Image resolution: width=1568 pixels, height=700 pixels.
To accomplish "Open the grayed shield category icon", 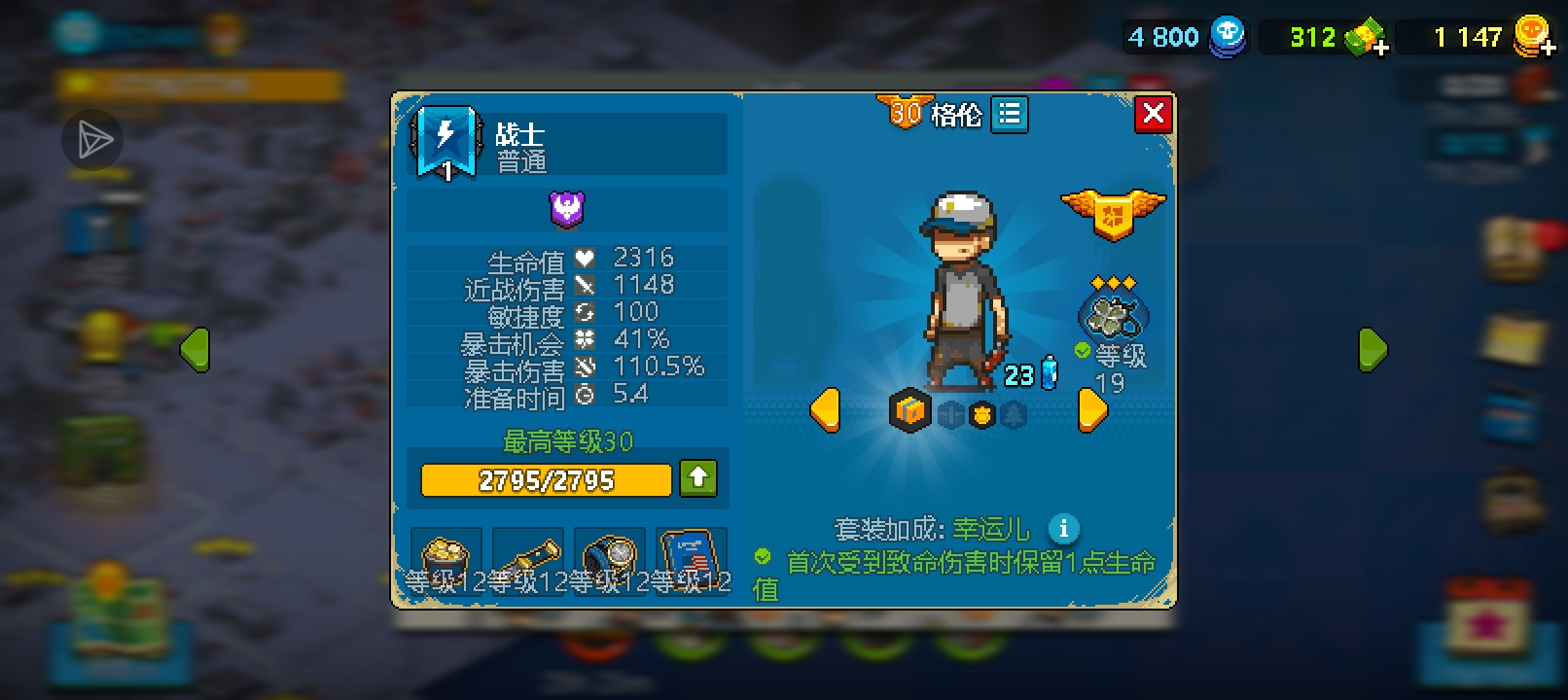I will tap(949, 414).
